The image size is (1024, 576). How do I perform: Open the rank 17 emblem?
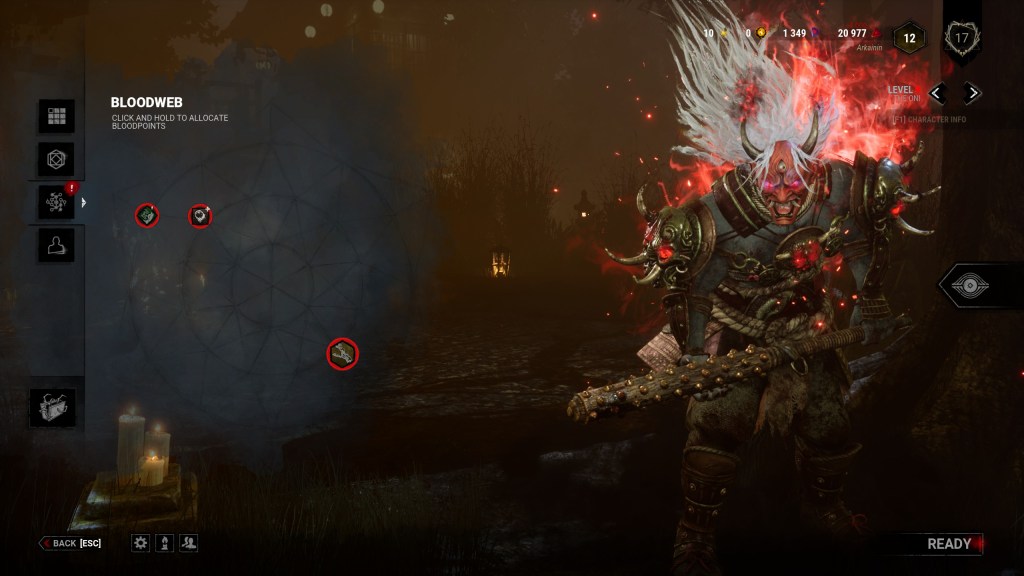[x=962, y=39]
